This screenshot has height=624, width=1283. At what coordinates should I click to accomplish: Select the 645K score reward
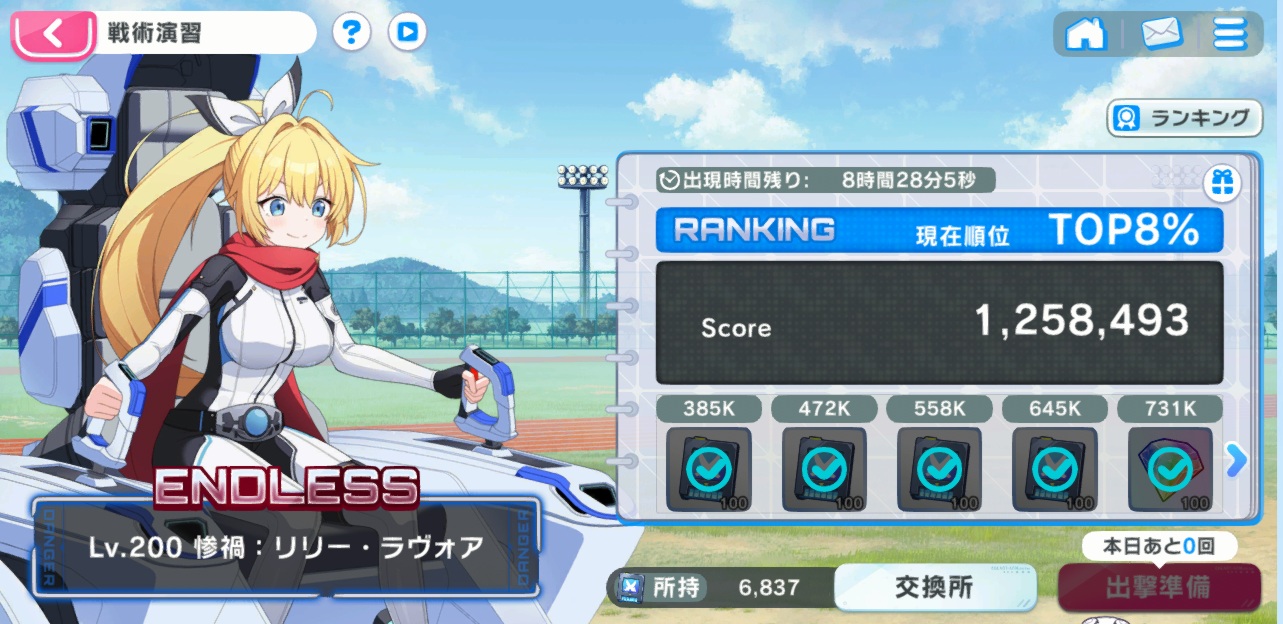(1054, 468)
